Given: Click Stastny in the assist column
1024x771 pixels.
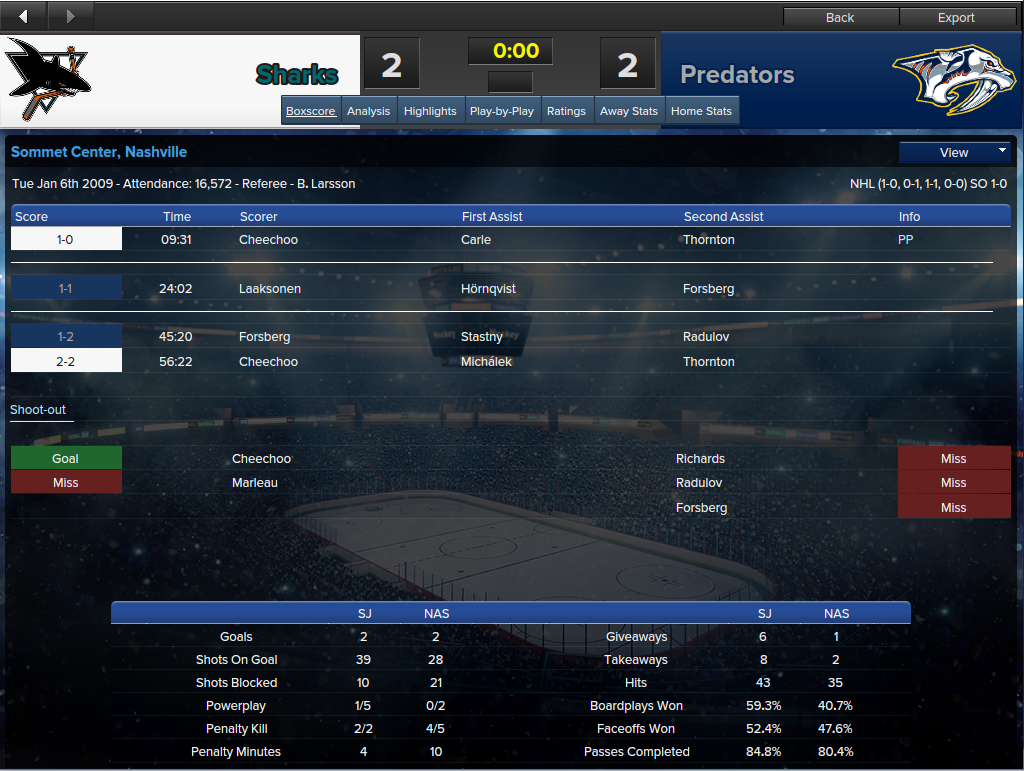Looking at the screenshot, I should click(x=482, y=337).
